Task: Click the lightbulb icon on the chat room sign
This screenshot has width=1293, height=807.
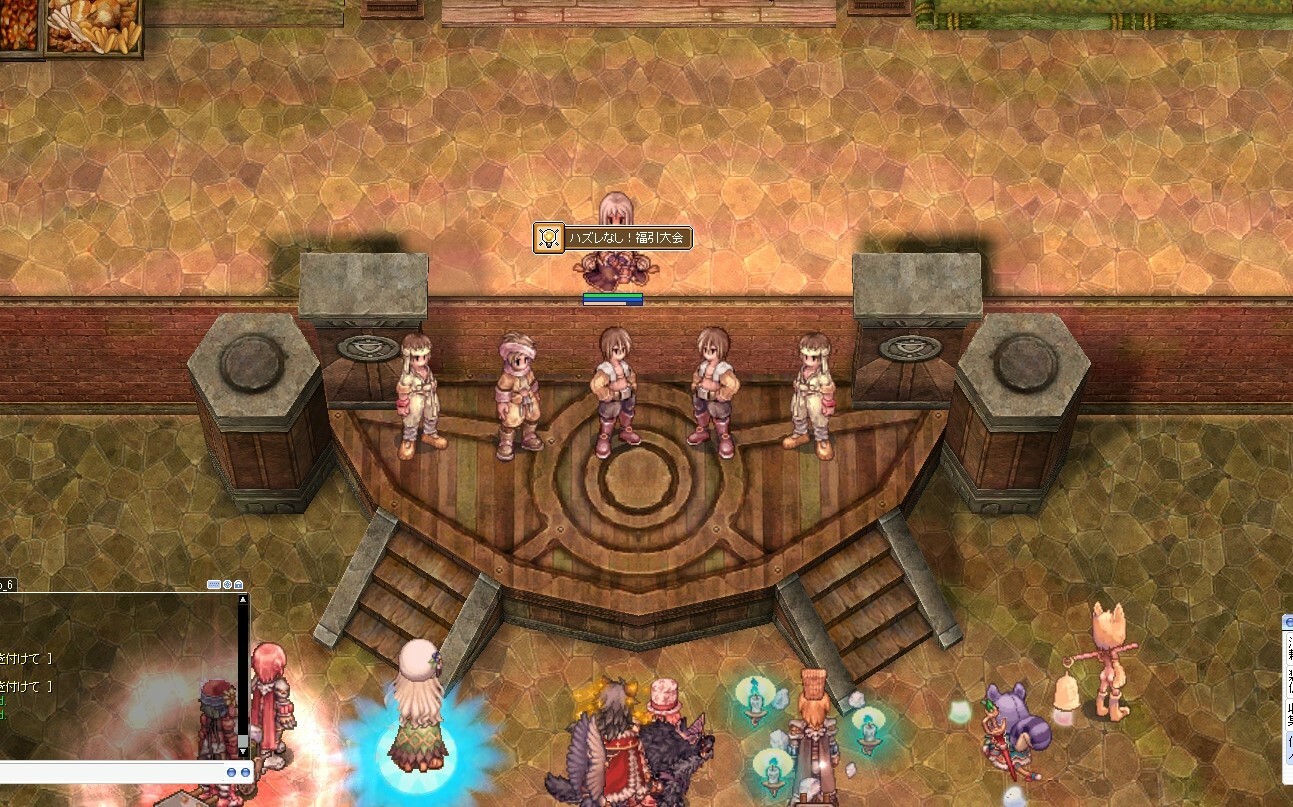Action: (x=548, y=238)
